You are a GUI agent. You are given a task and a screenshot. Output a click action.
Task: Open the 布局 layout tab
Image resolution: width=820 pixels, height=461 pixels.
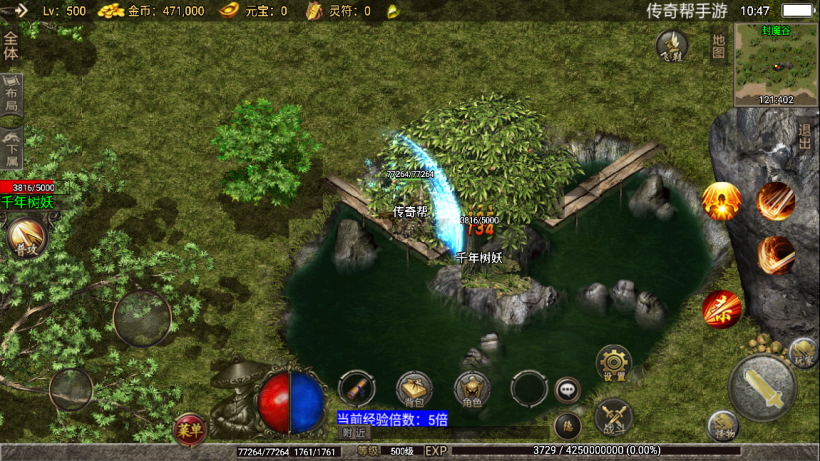click(11, 93)
